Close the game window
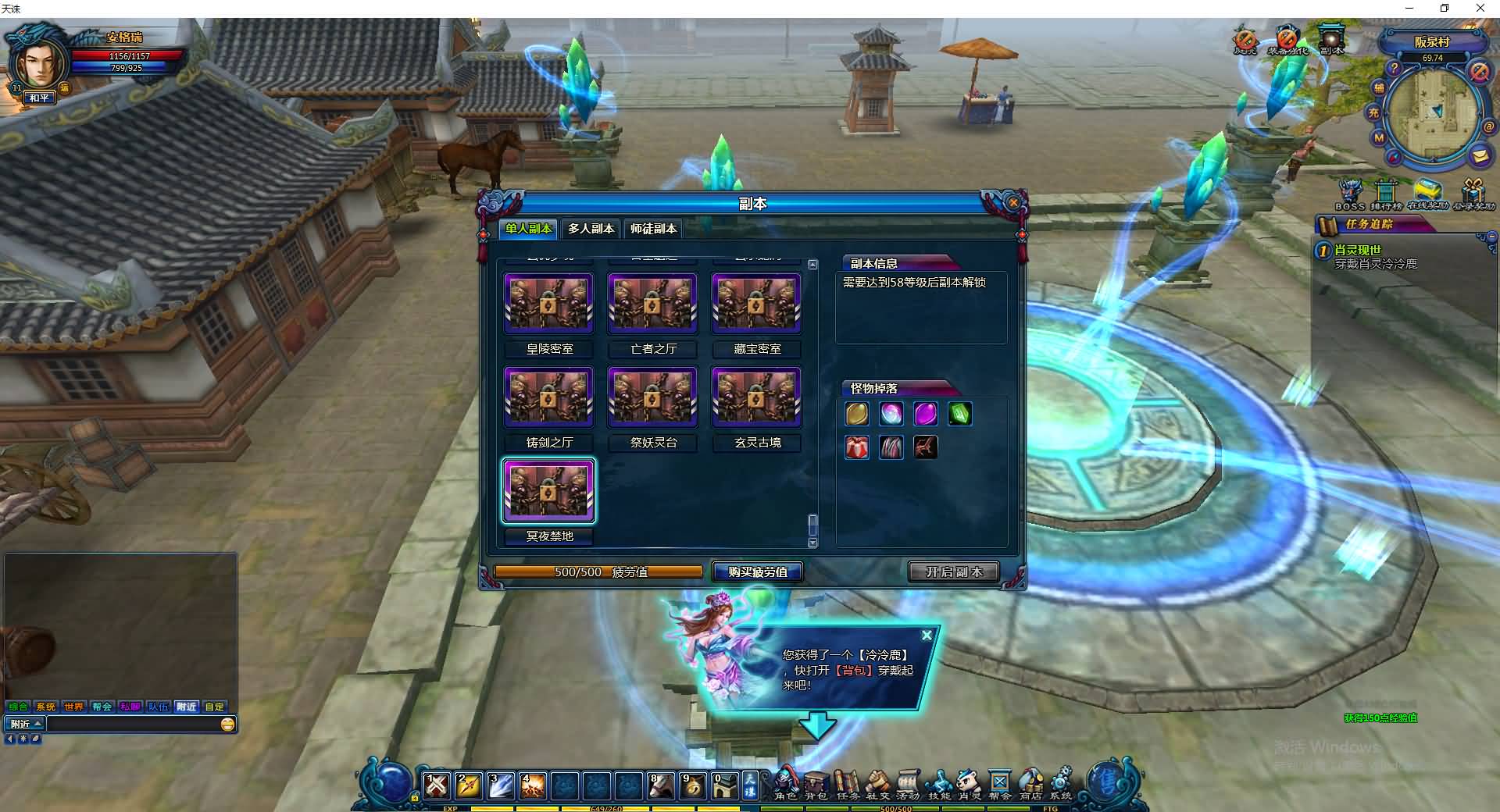 click(1480, 9)
